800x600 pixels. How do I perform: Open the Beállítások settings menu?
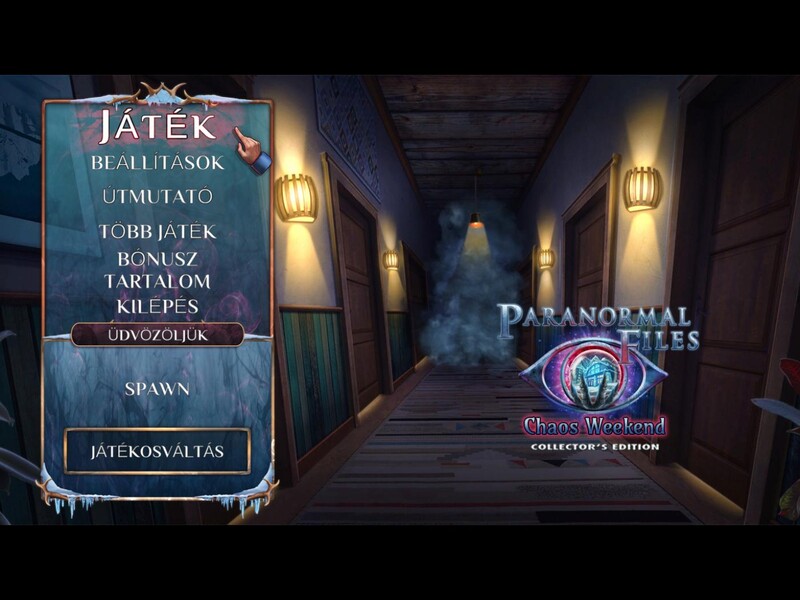tap(157, 162)
